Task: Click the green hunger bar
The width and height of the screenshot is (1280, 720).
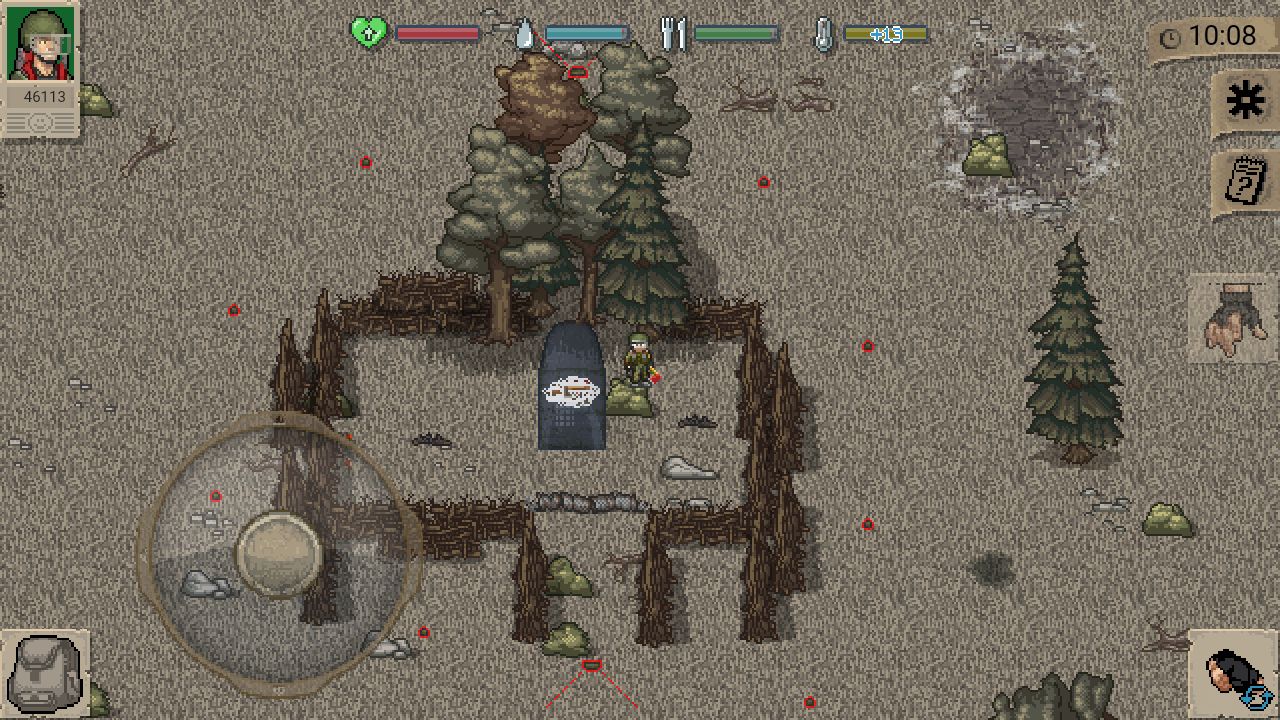Action: point(738,33)
